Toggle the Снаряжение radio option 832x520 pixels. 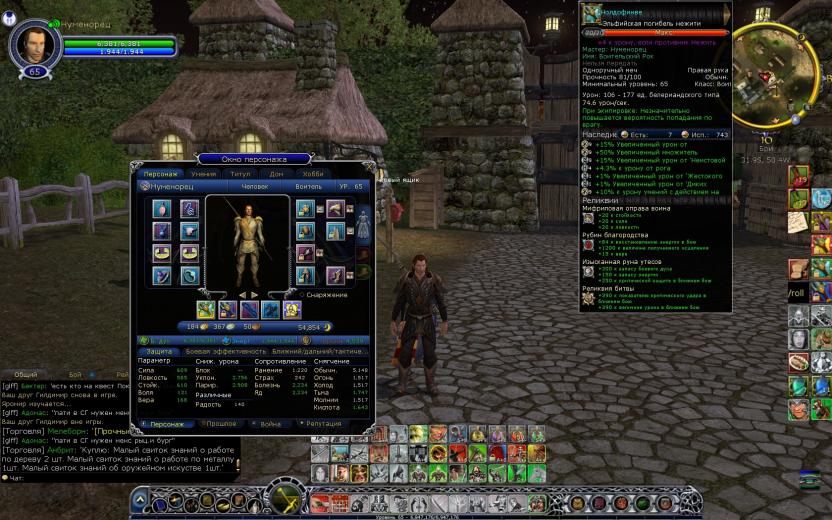(301, 295)
